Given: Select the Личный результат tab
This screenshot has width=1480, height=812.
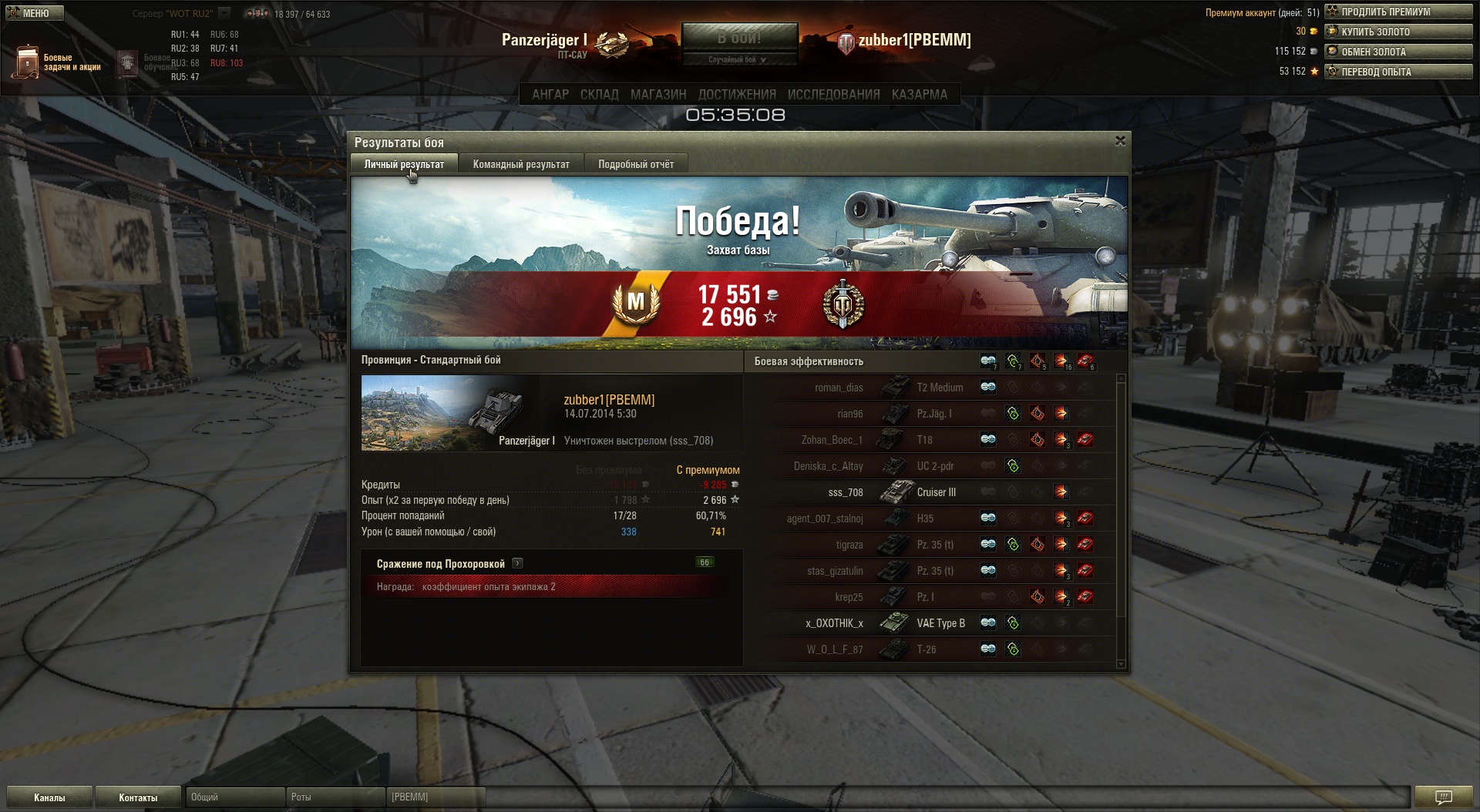Looking at the screenshot, I should click(x=404, y=164).
